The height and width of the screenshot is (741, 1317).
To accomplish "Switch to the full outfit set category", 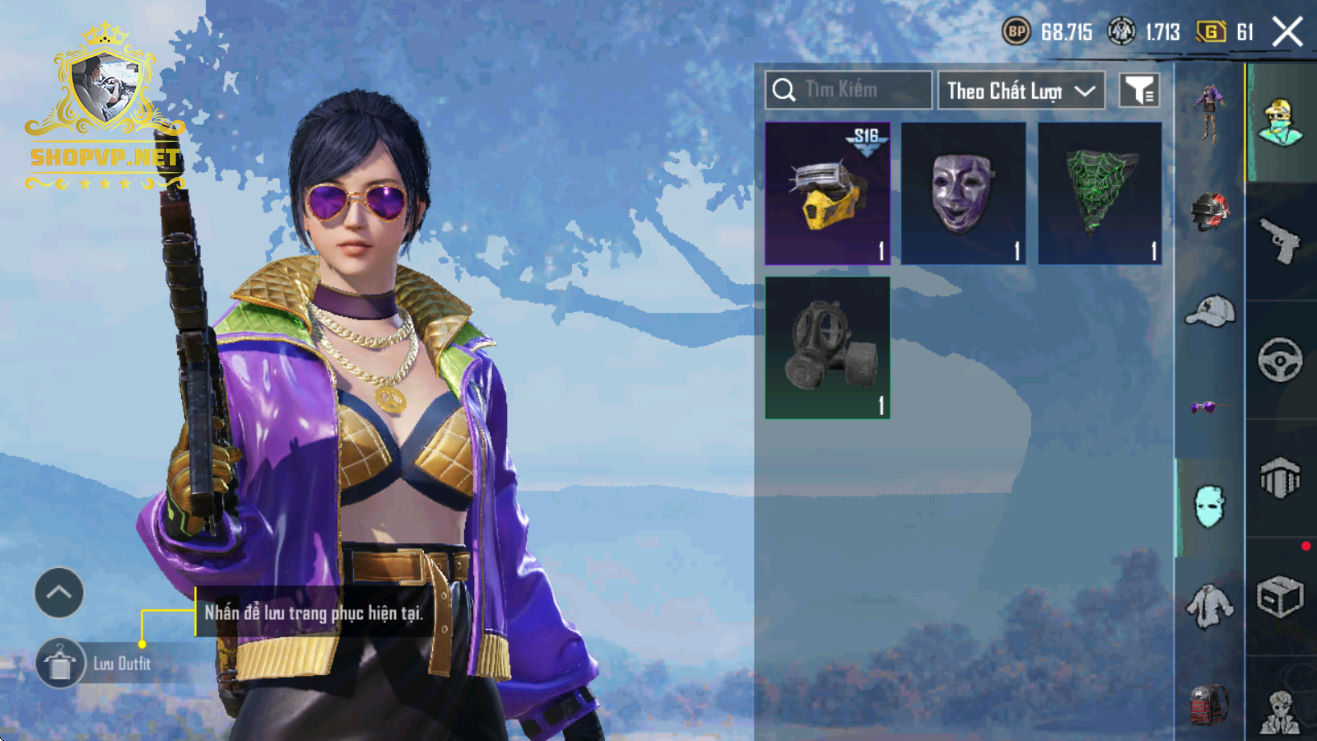I will pos(1210,112).
